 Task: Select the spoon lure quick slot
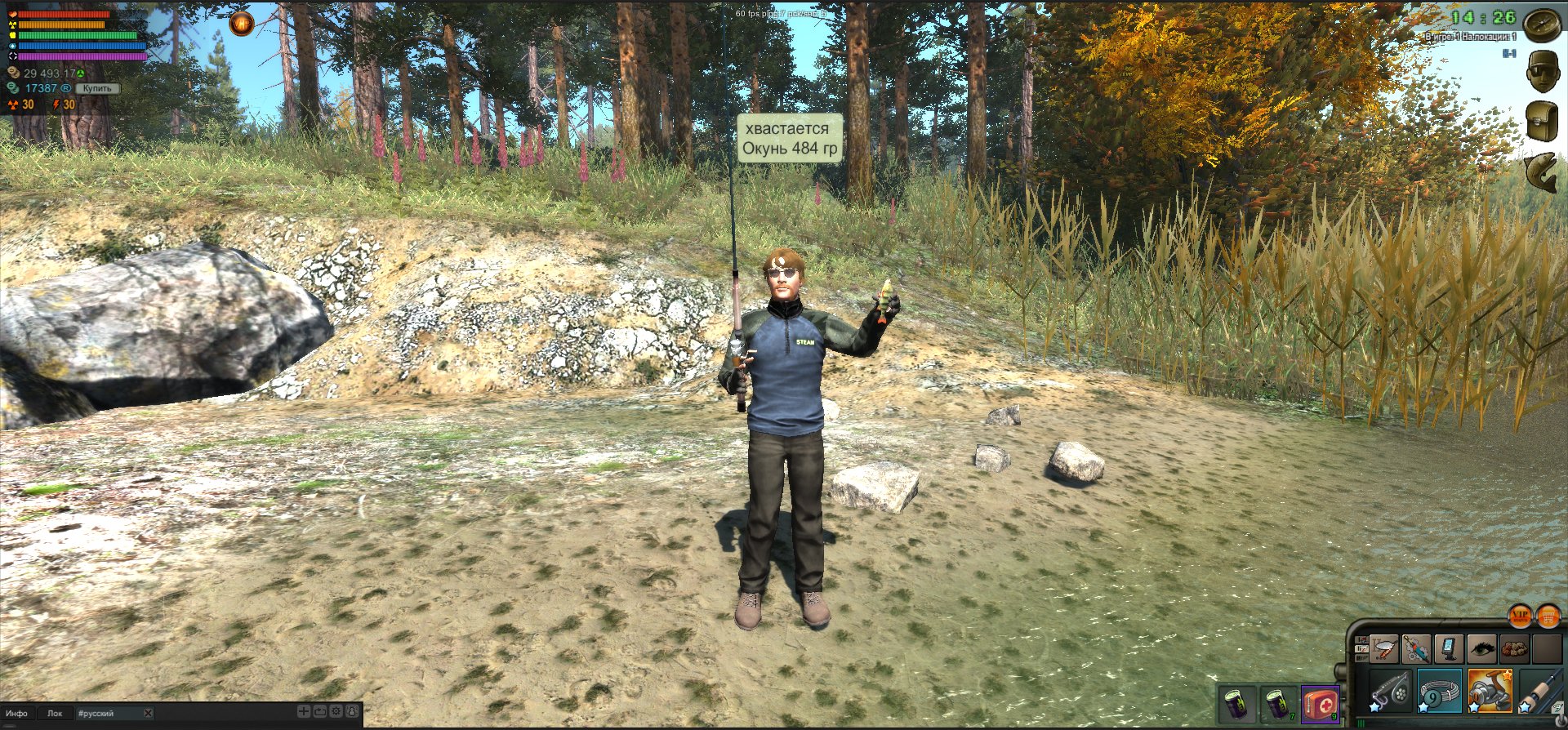(x=1383, y=648)
